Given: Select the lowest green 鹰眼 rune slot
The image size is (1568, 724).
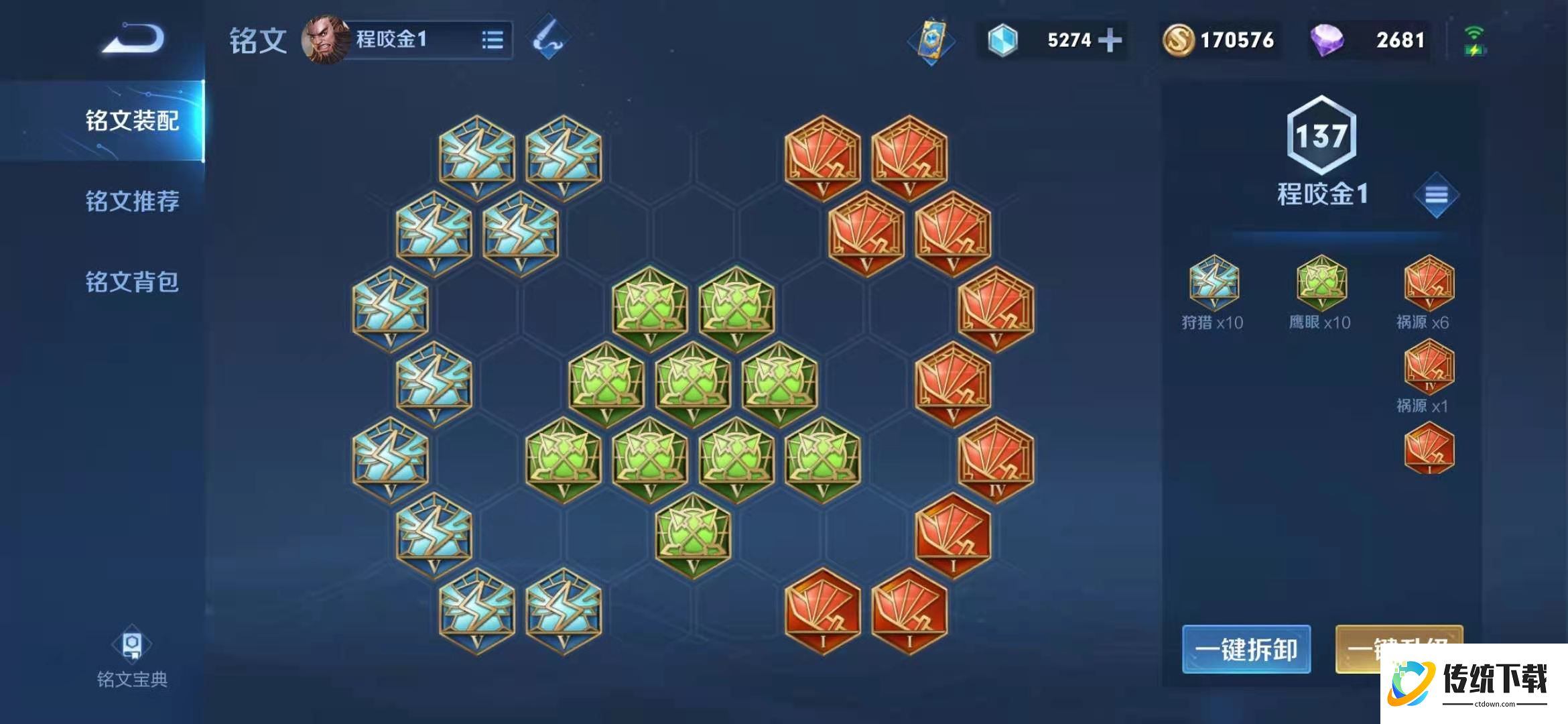Looking at the screenshot, I should click(693, 534).
